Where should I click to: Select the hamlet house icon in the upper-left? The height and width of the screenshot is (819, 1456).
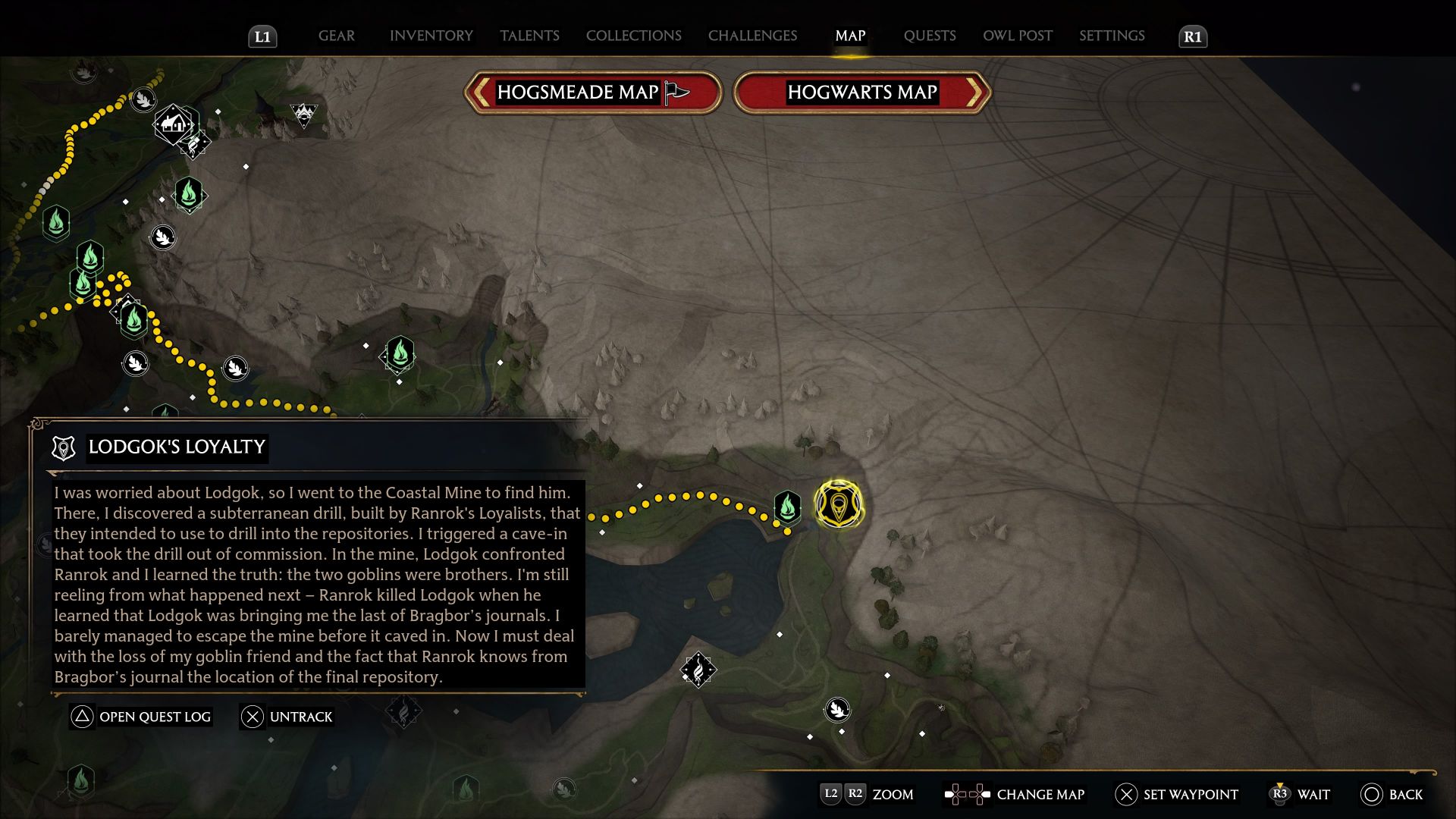(x=173, y=124)
